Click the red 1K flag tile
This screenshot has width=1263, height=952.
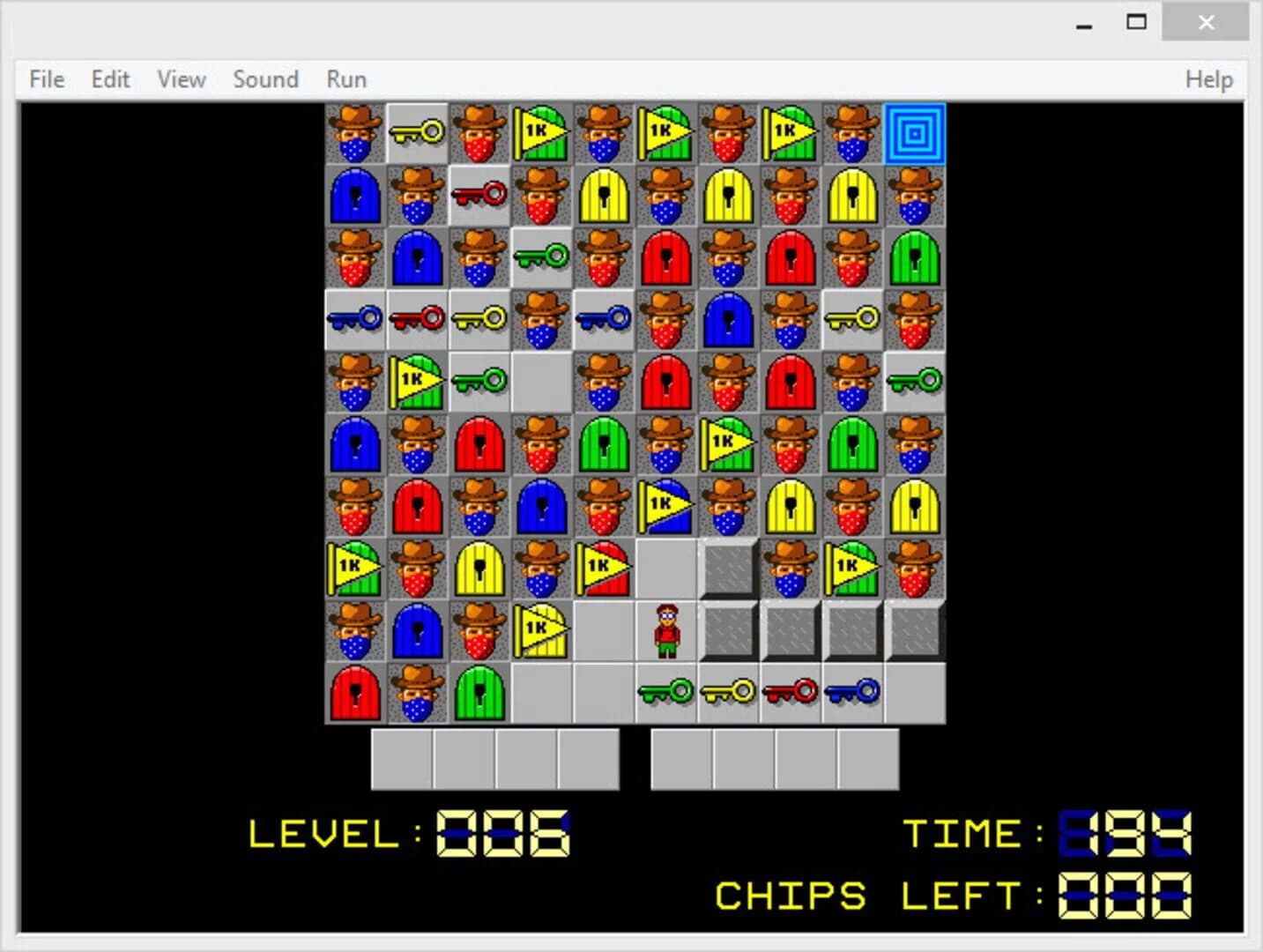tap(603, 568)
